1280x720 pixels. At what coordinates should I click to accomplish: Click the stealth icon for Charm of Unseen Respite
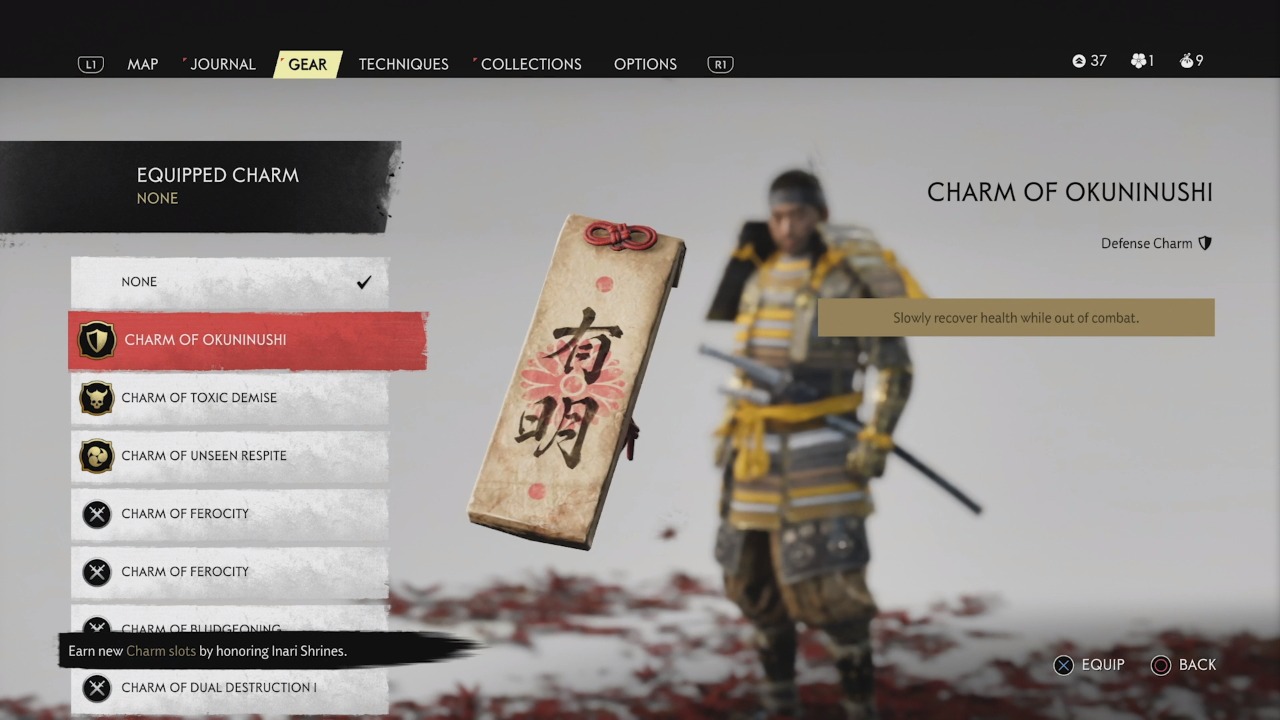[97, 456]
